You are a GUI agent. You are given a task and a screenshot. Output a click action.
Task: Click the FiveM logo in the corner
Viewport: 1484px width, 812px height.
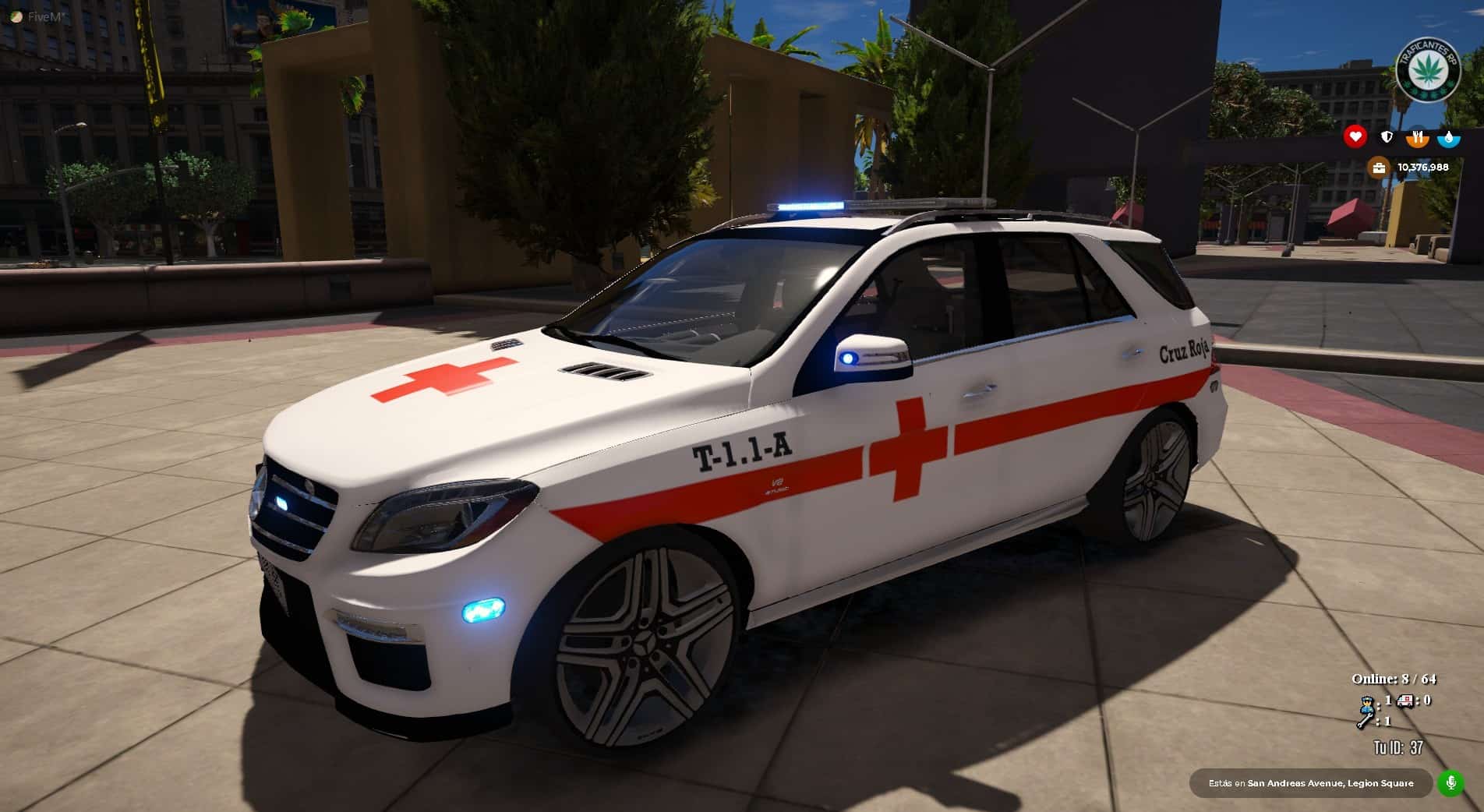pyautogui.click(x=16, y=16)
